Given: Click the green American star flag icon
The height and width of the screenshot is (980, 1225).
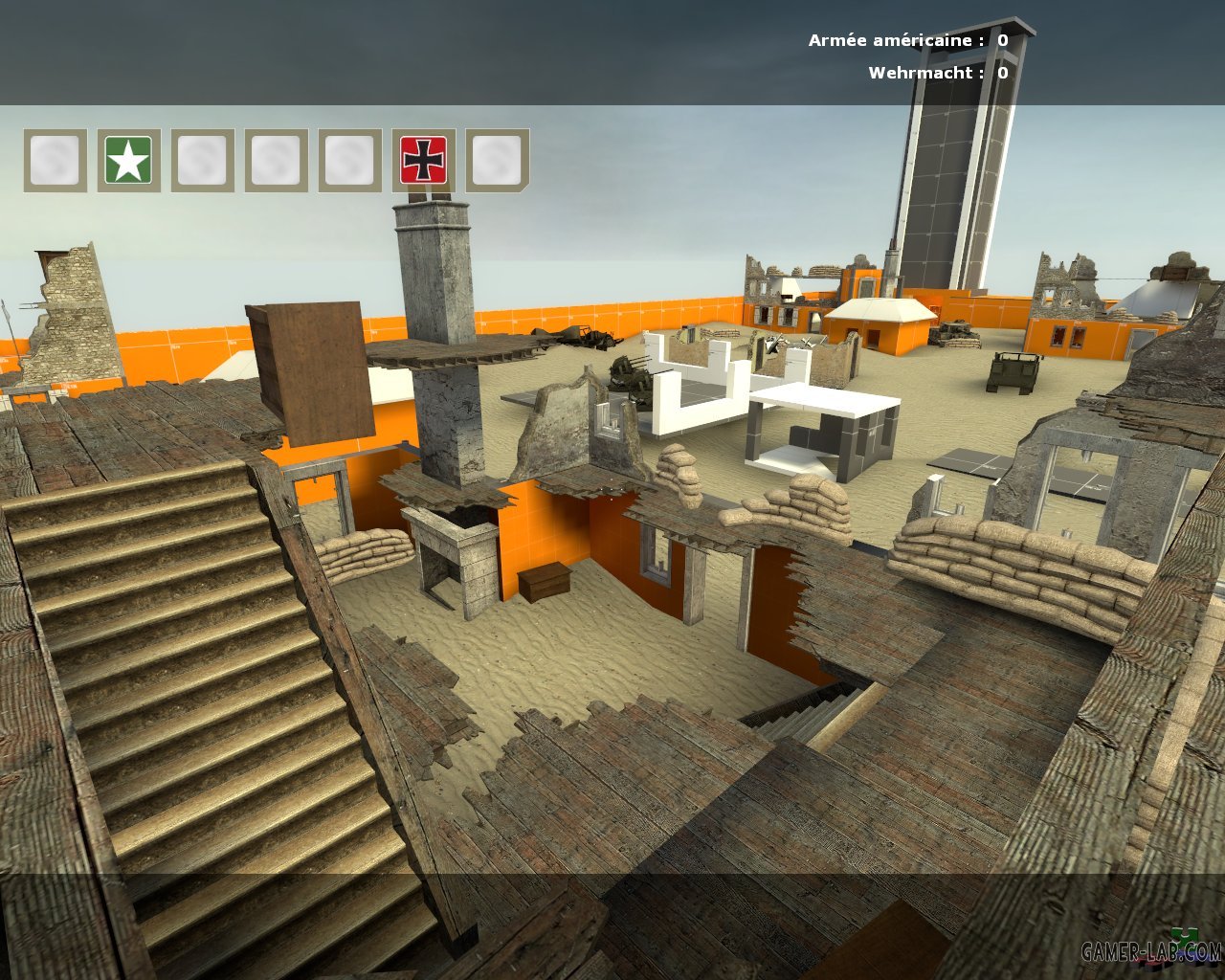Looking at the screenshot, I should [128, 160].
